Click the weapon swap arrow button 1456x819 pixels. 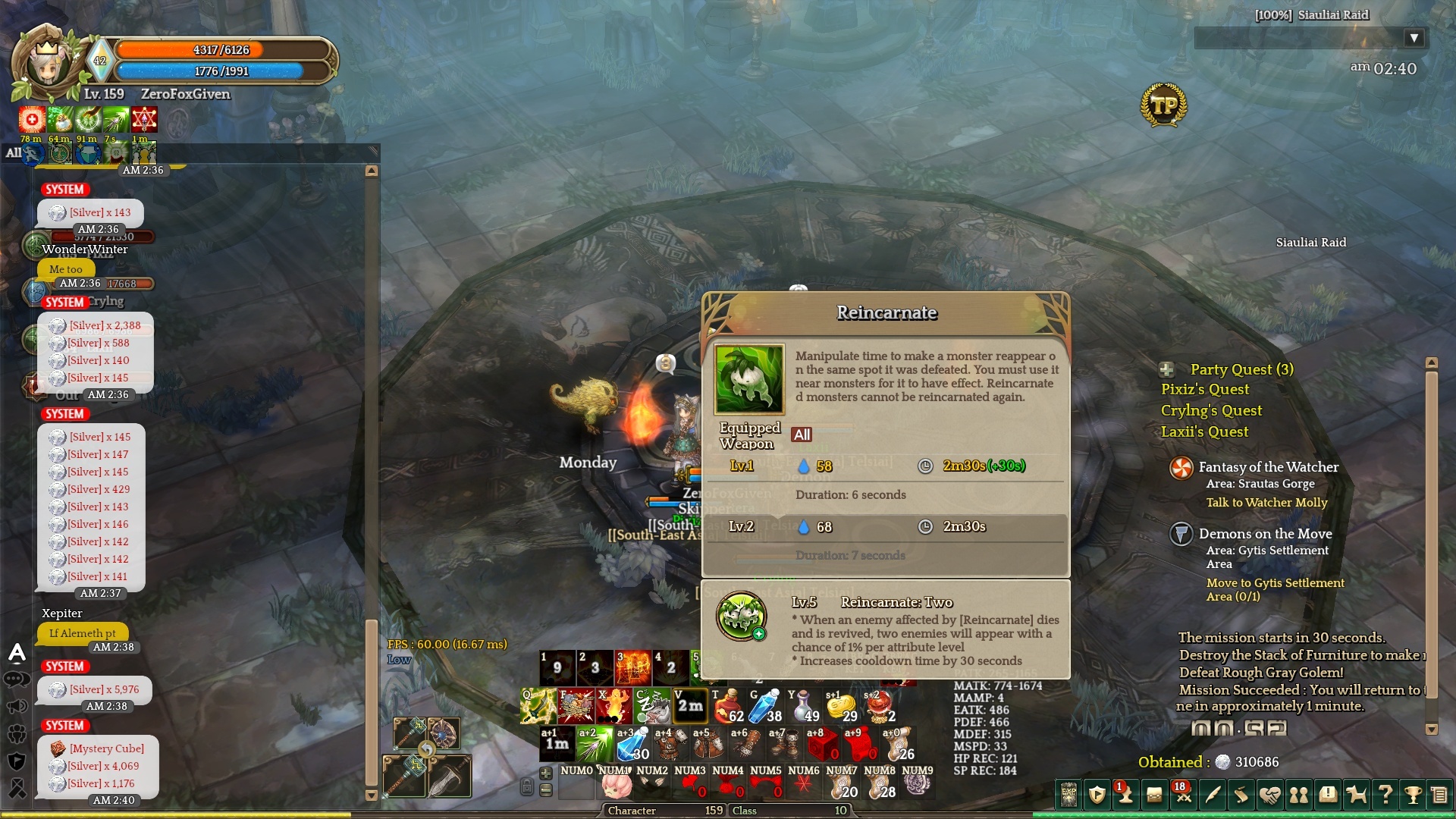coord(427,750)
